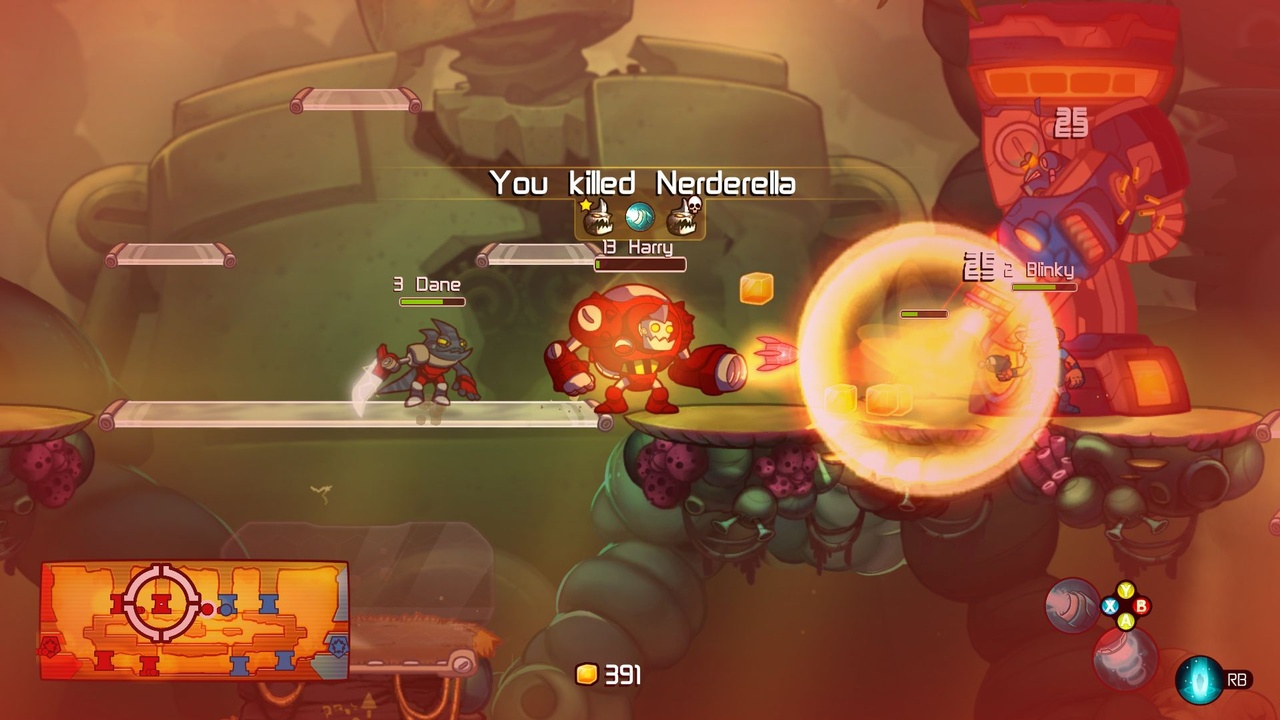The width and height of the screenshot is (1280, 720).
Task: Click the skull icon on Nerderella's portrait
Action: 694,205
